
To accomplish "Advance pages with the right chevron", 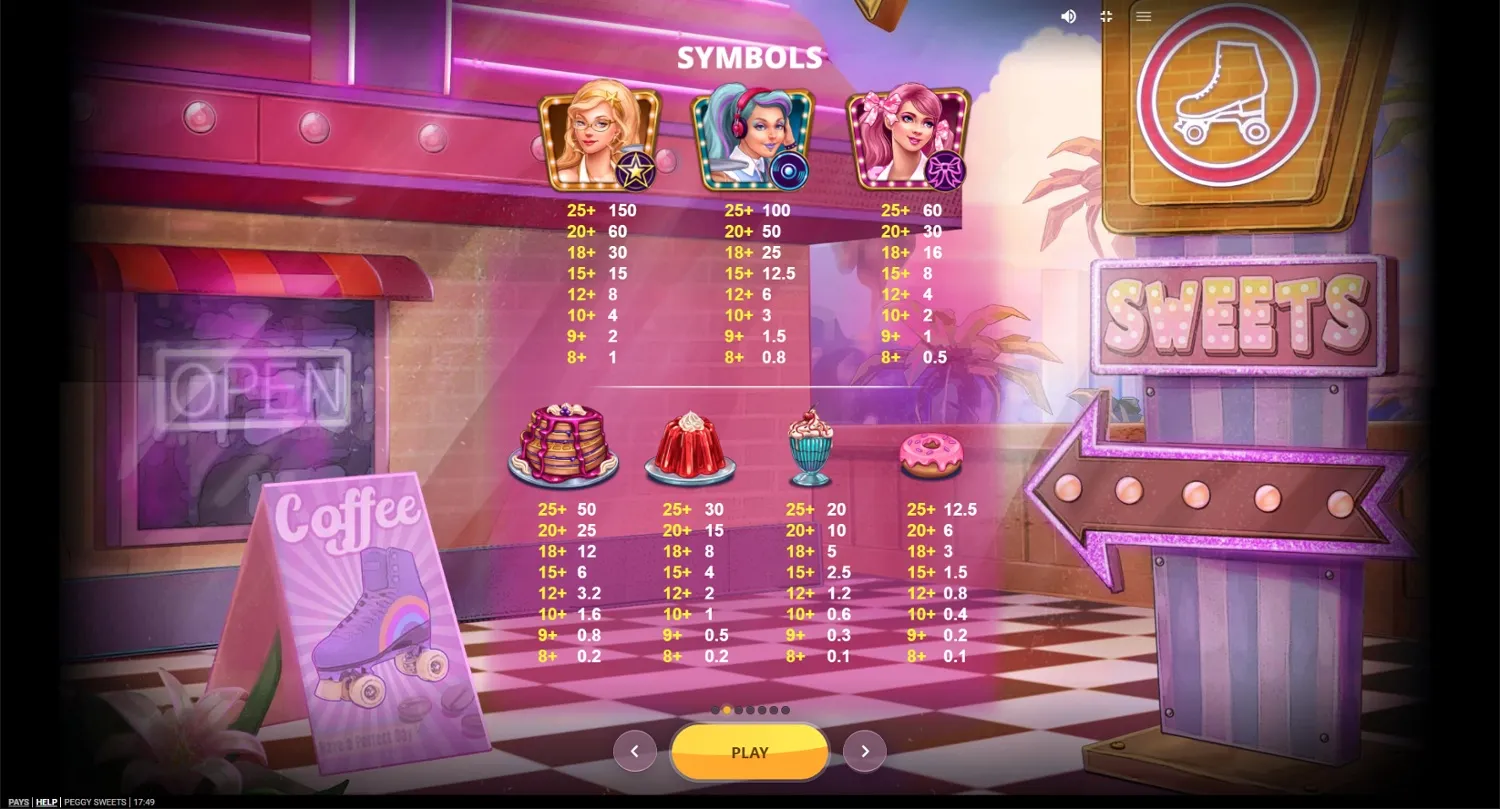I will 864,750.
